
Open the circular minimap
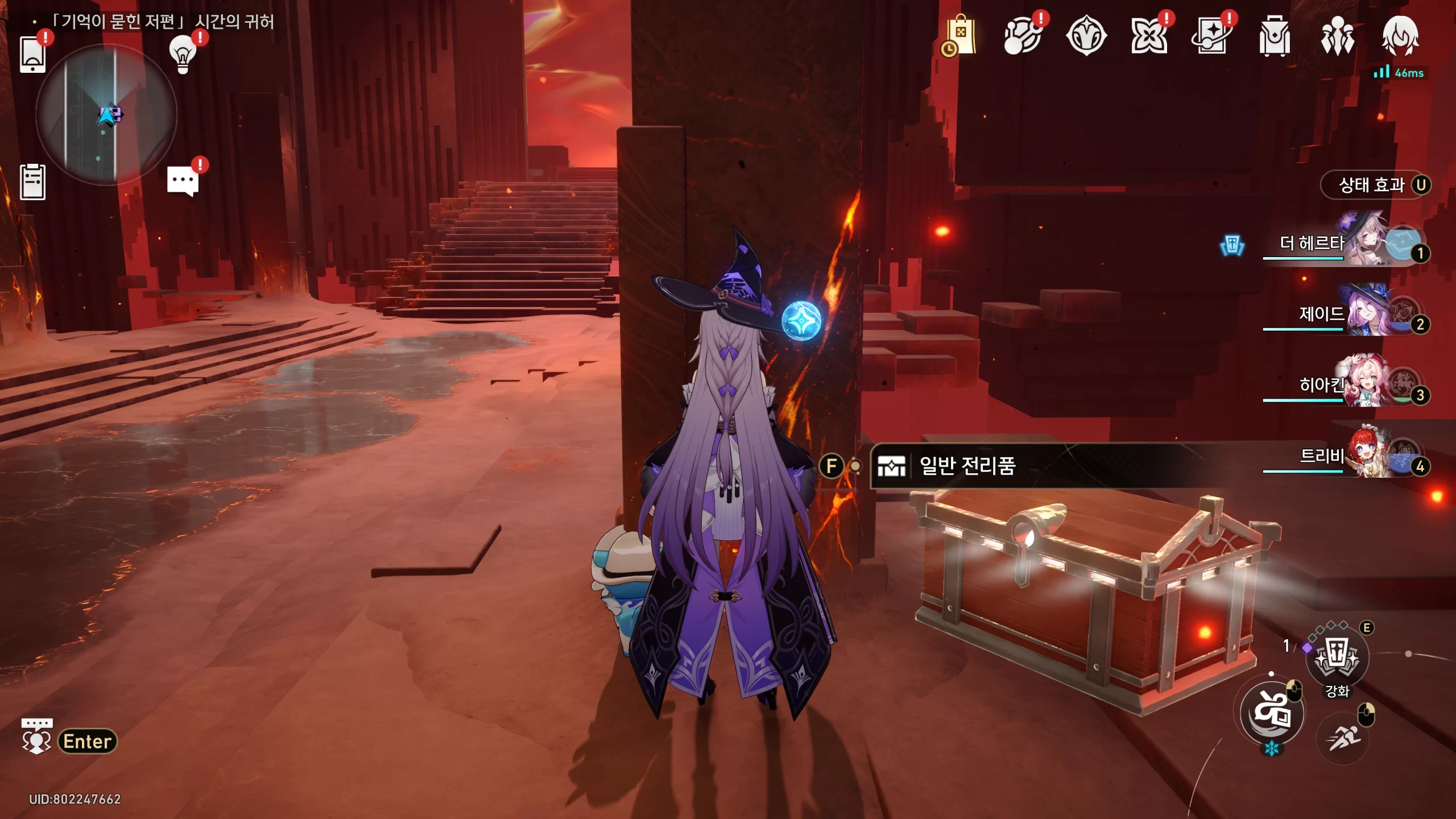[106, 115]
